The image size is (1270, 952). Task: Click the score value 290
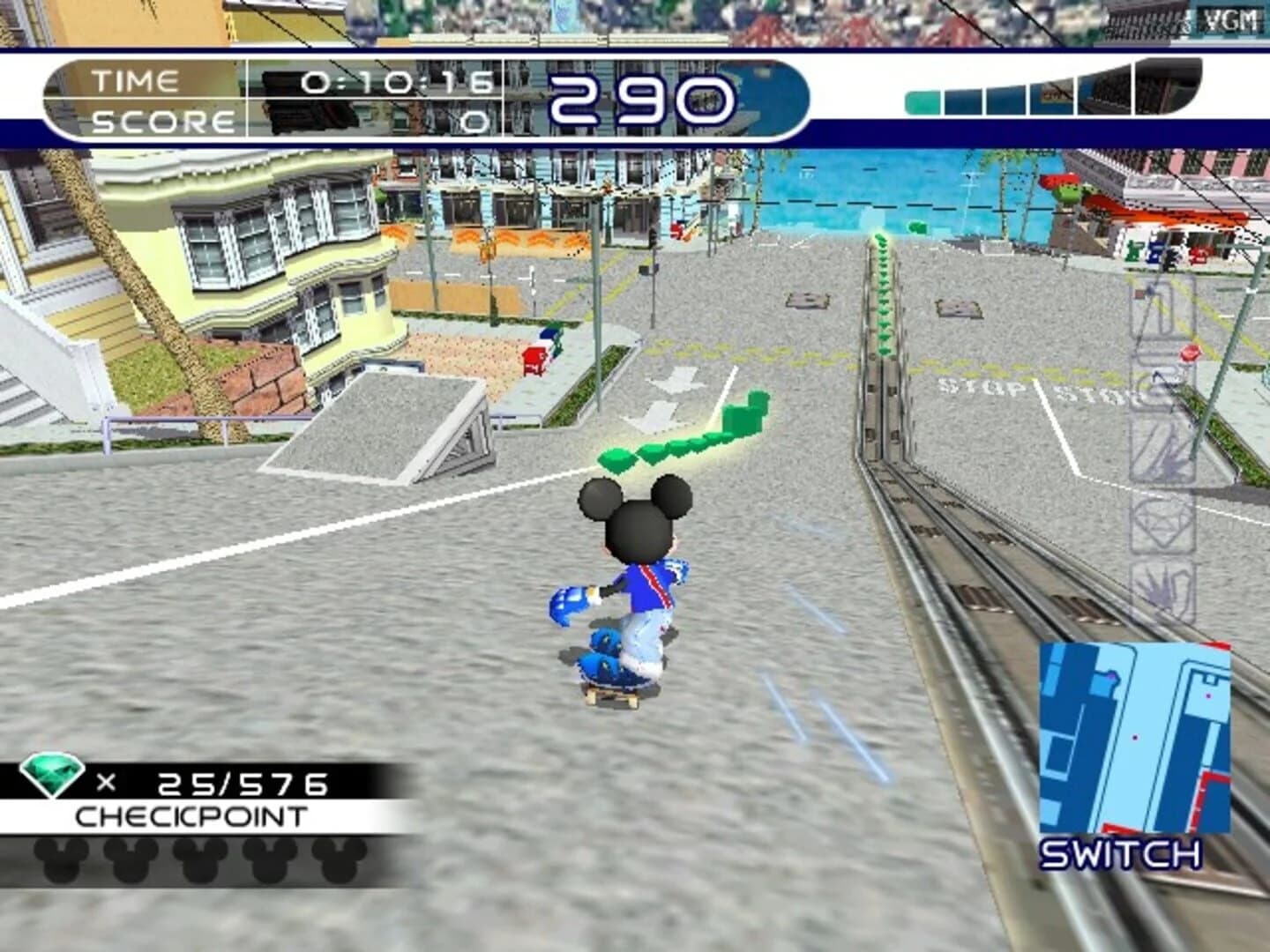(642, 97)
